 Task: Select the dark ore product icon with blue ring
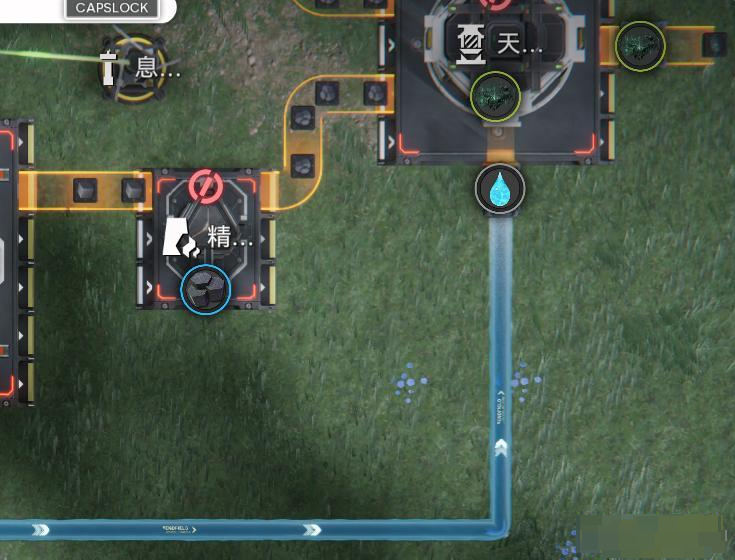(206, 289)
